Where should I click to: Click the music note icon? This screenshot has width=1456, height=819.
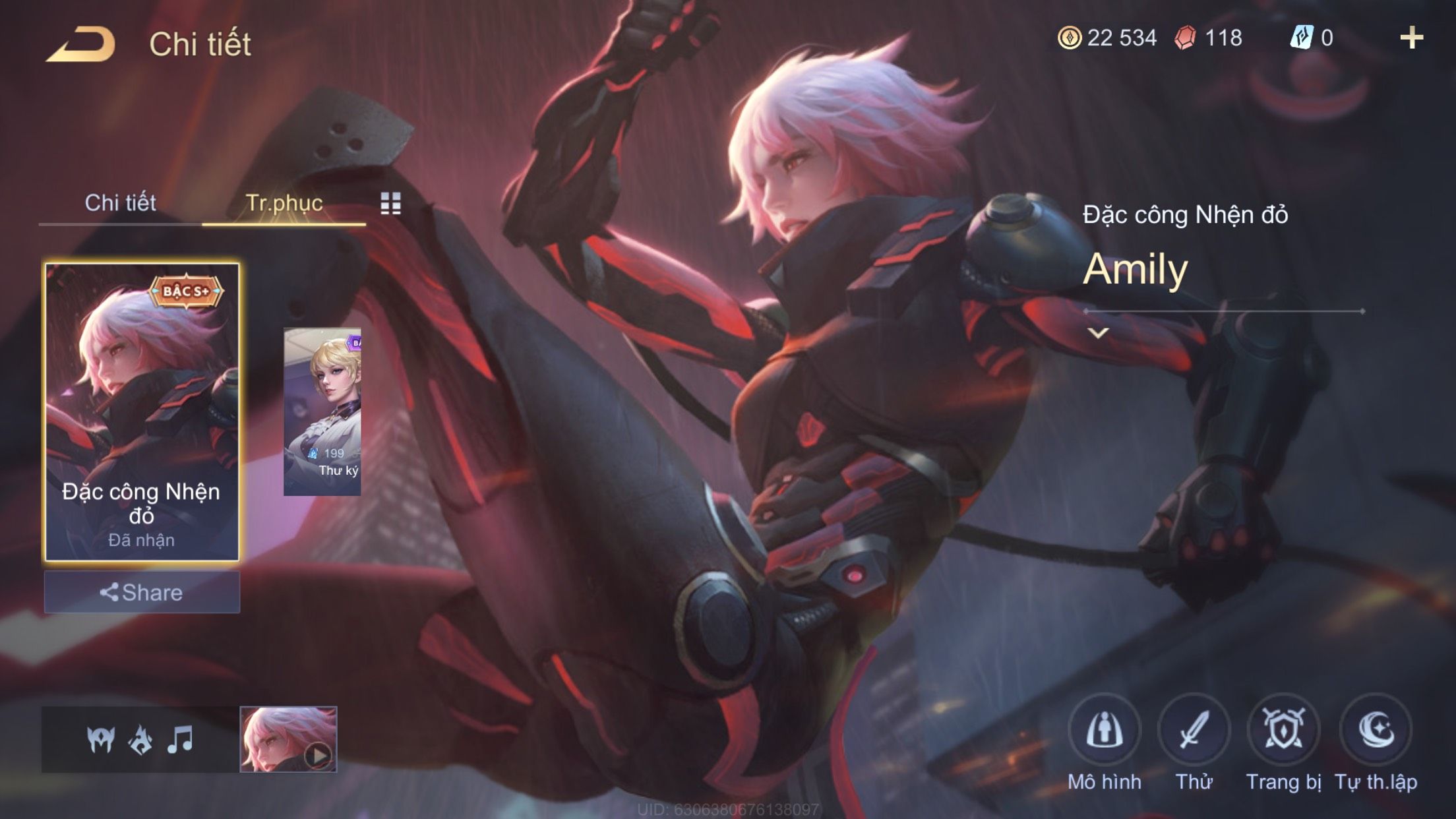pyautogui.click(x=180, y=740)
